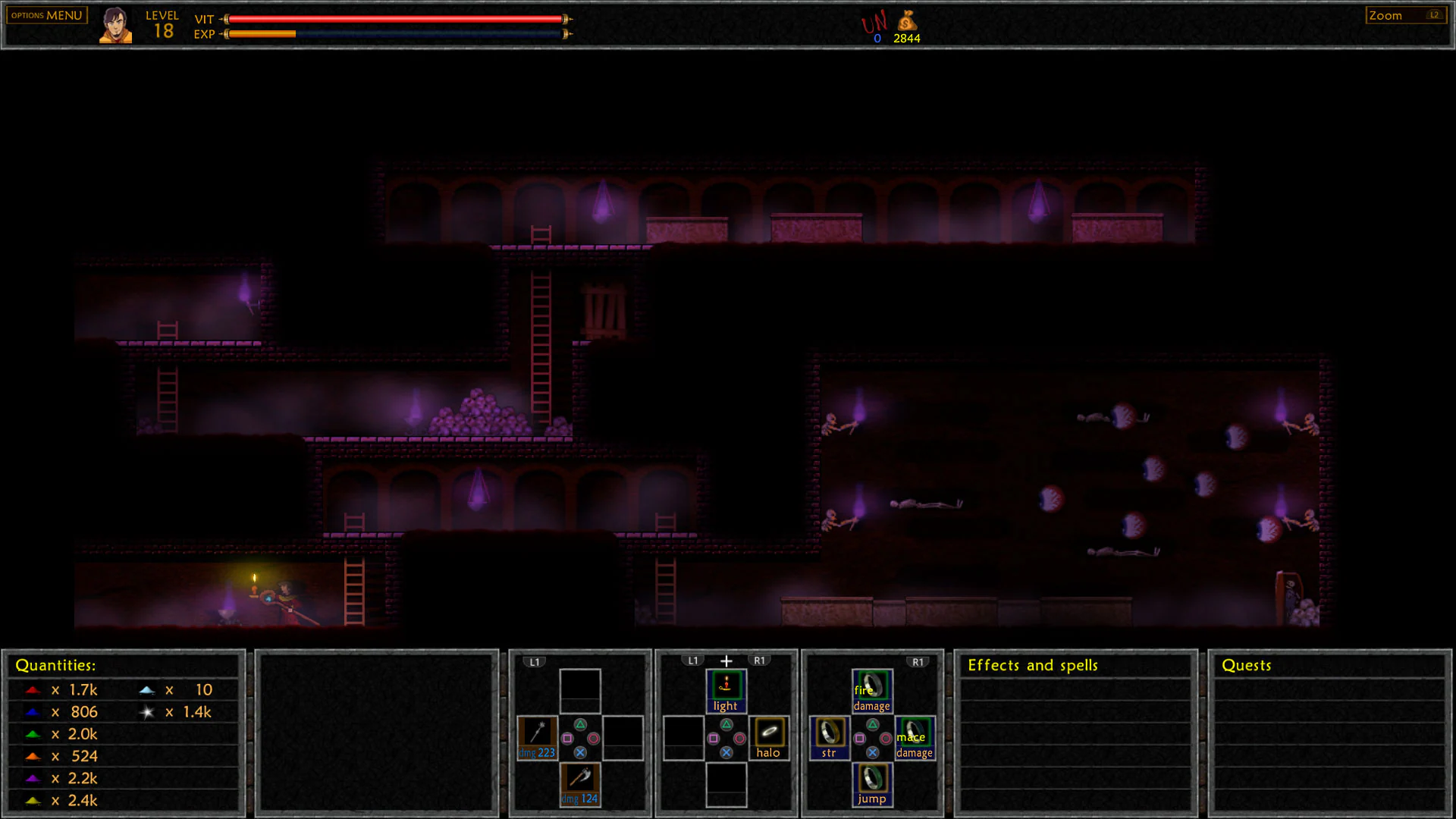1456x819 pixels.
Task: Select the str ring icon
Action: pyautogui.click(x=827, y=733)
